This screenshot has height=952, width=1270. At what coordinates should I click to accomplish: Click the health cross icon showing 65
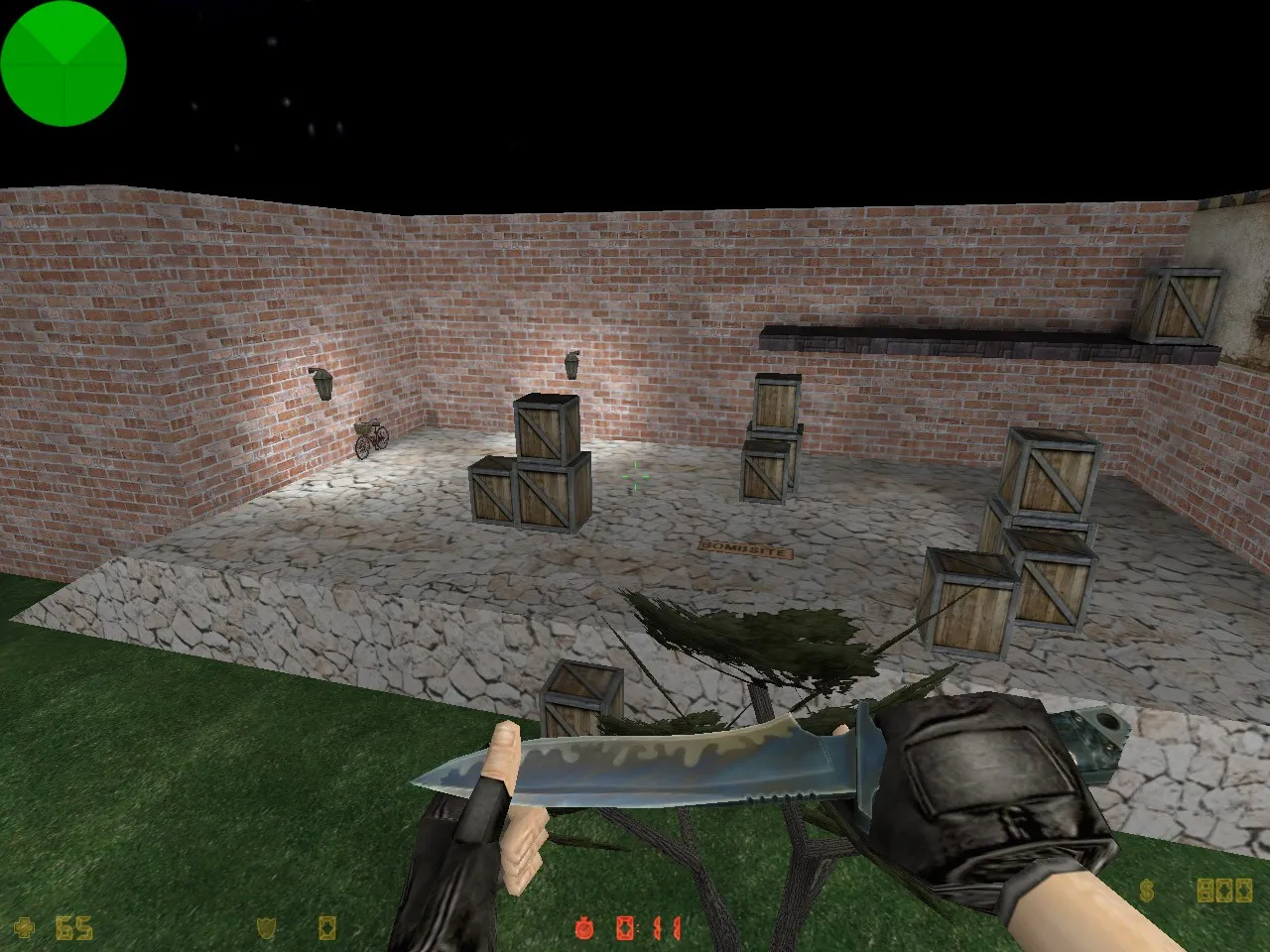pos(25,927)
